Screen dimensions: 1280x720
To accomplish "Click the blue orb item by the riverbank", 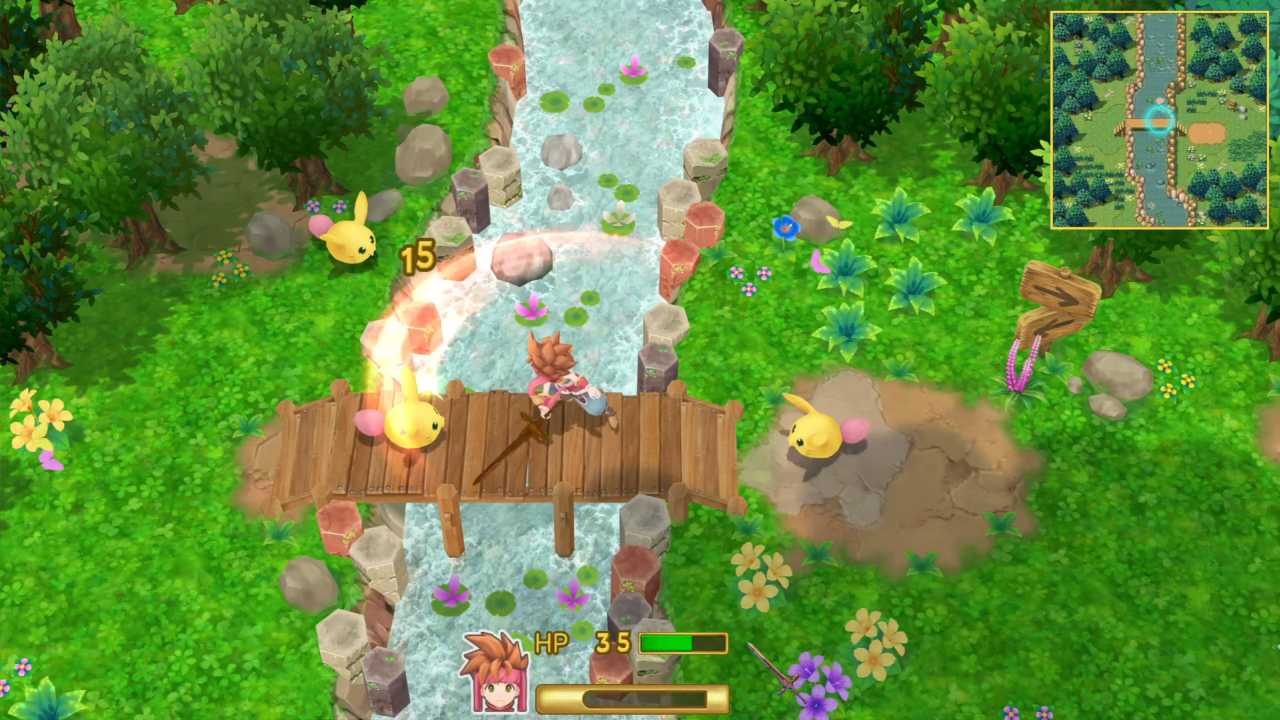I will pyautogui.click(x=787, y=228).
